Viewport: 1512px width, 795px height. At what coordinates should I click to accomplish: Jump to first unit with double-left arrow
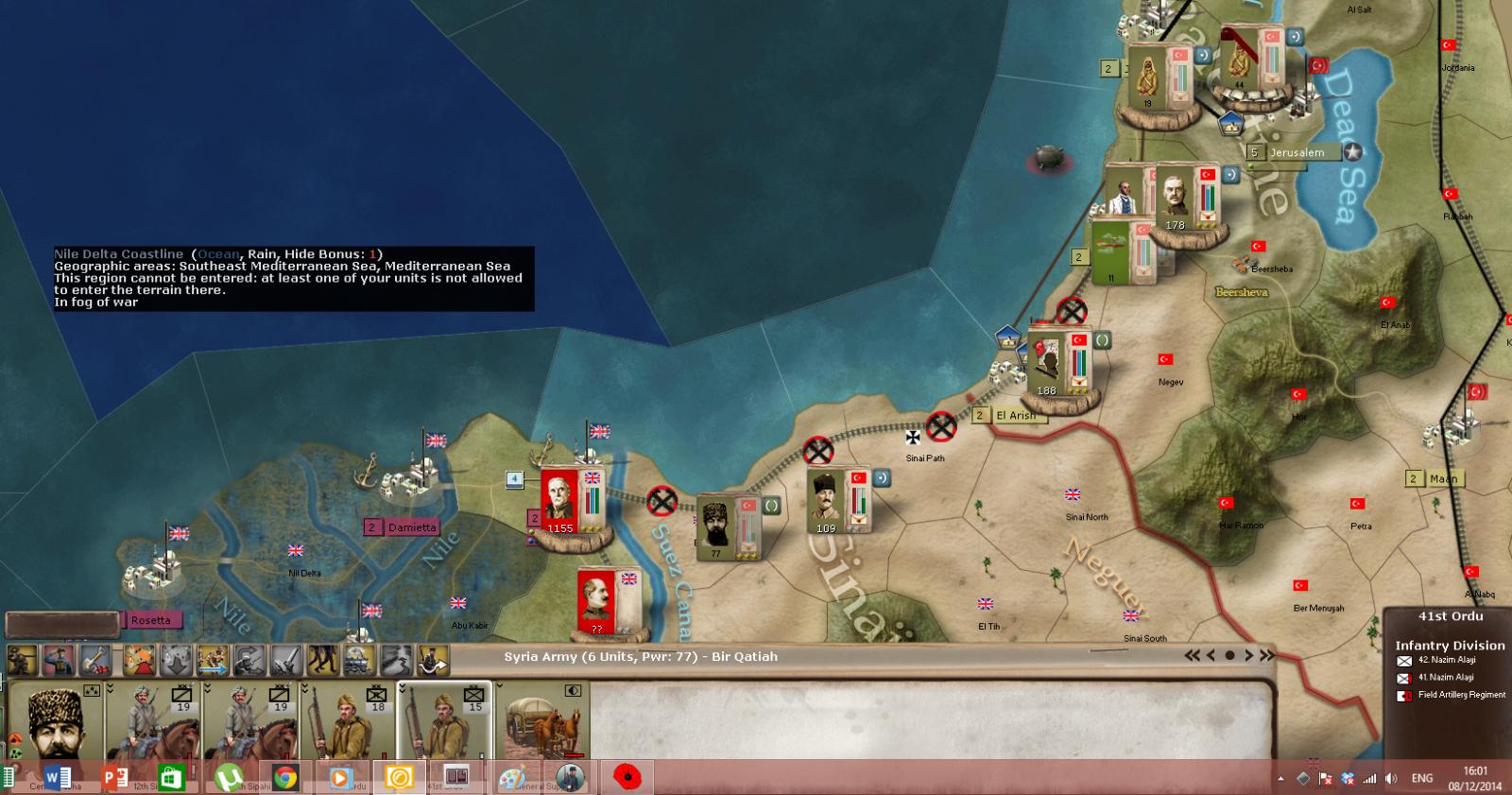1193,655
